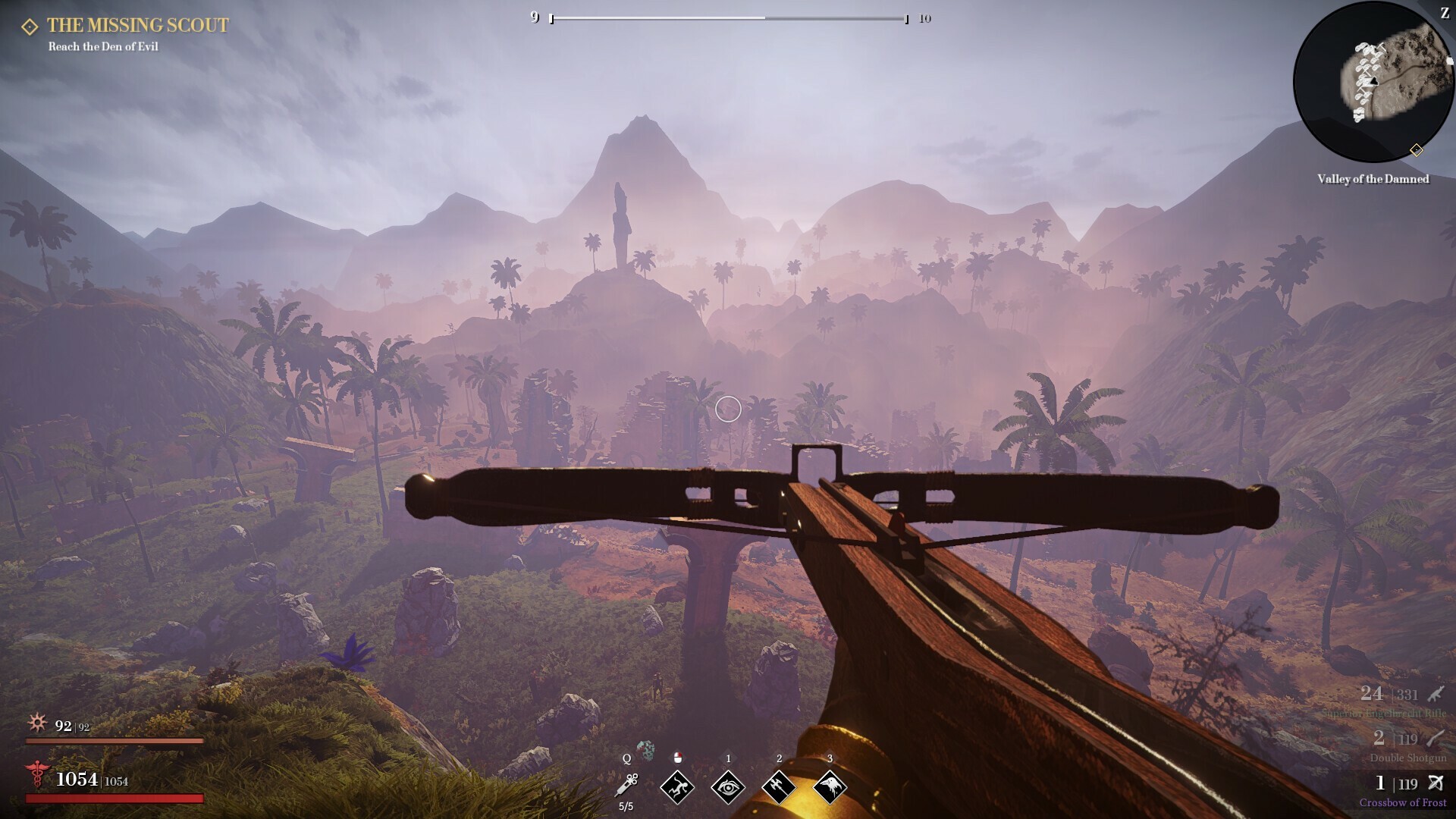
Task: Activate the raven ability in slot 3
Action: point(830,787)
